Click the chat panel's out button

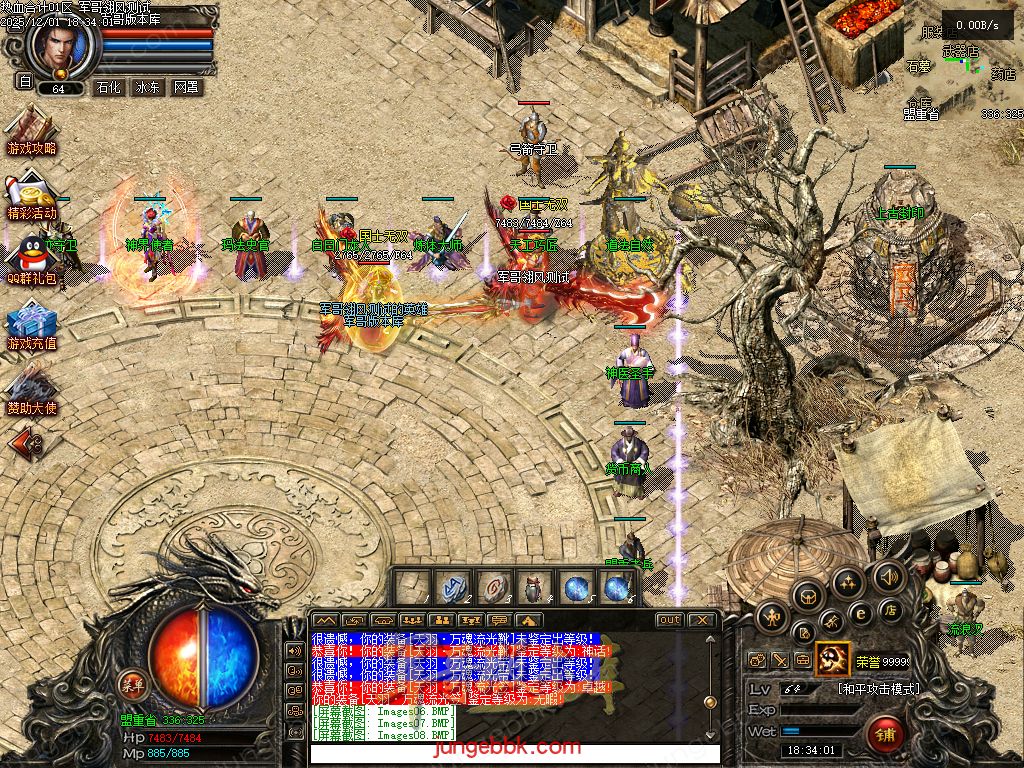pos(669,620)
